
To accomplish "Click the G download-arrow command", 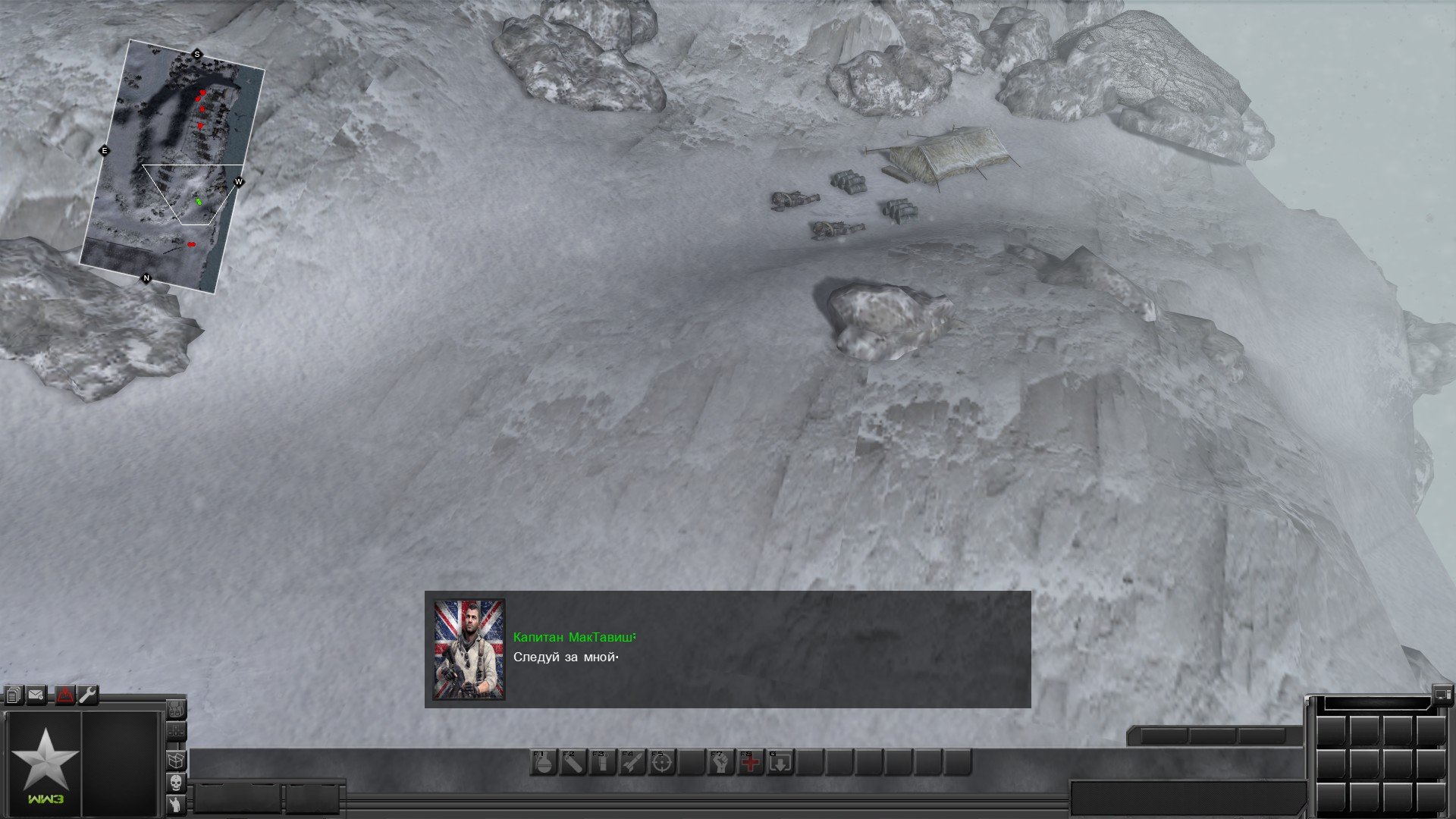I will (780, 763).
